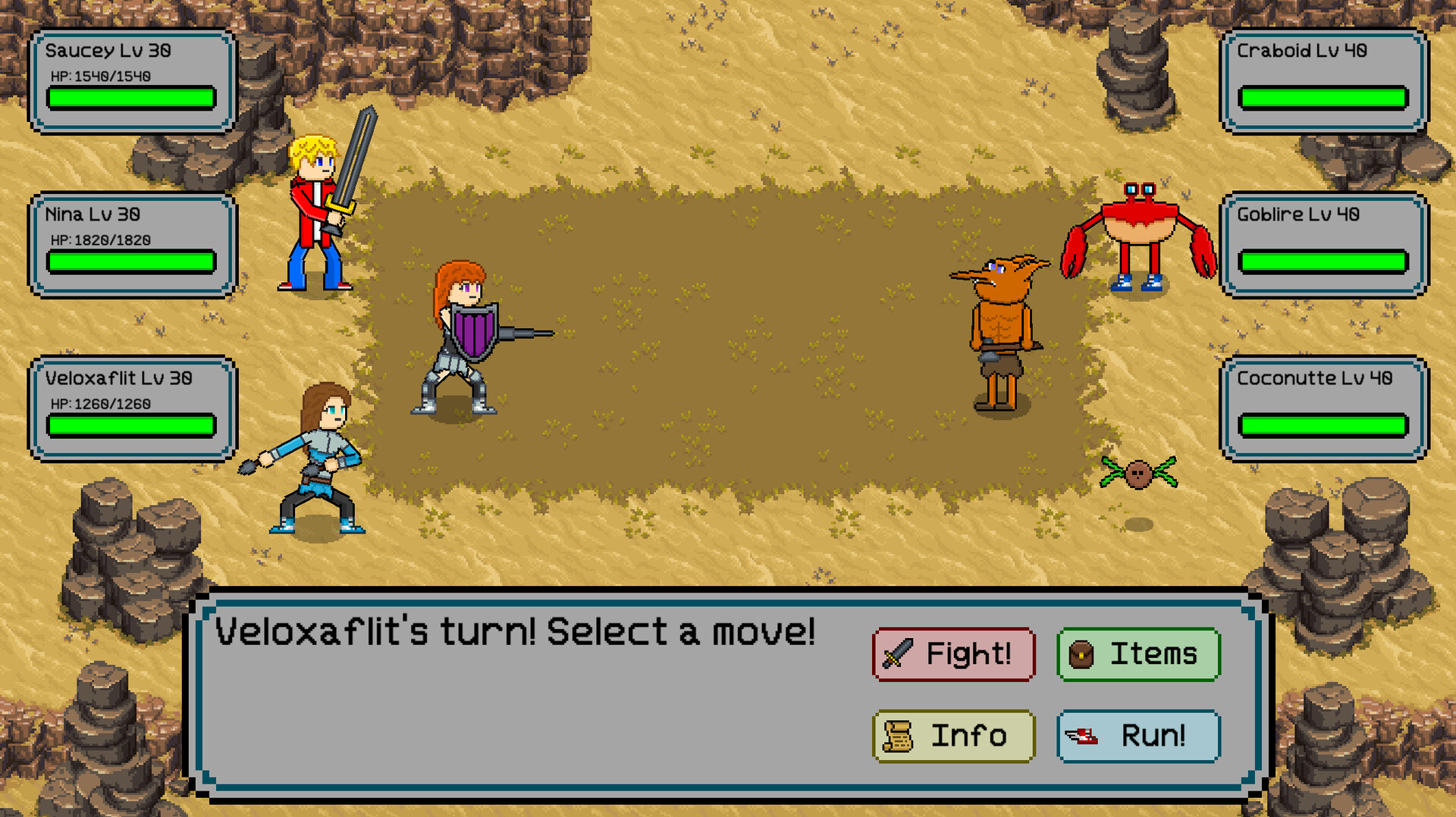Click the Coconutte sprite on the battlefield

[1137, 470]
